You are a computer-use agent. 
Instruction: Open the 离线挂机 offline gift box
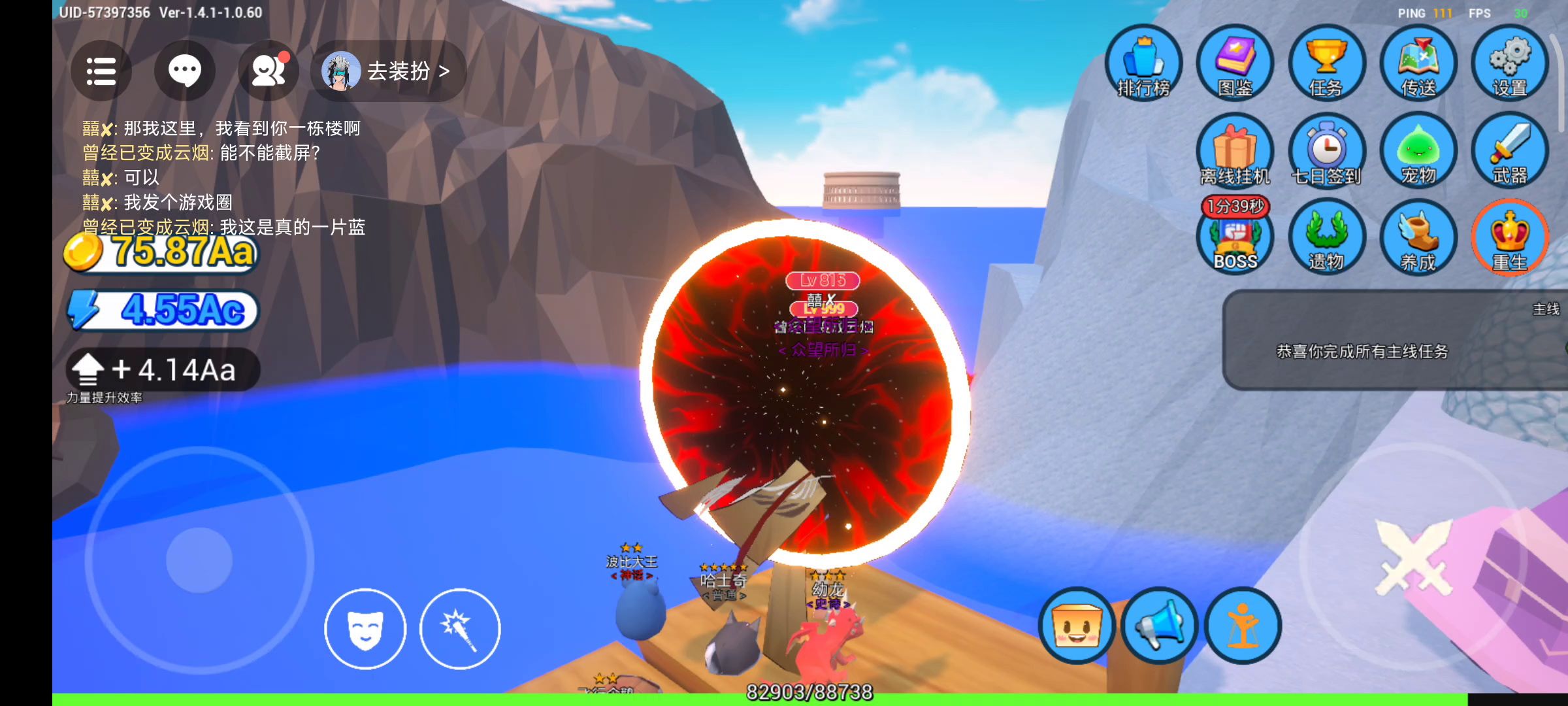click(x=1235, y=150)
